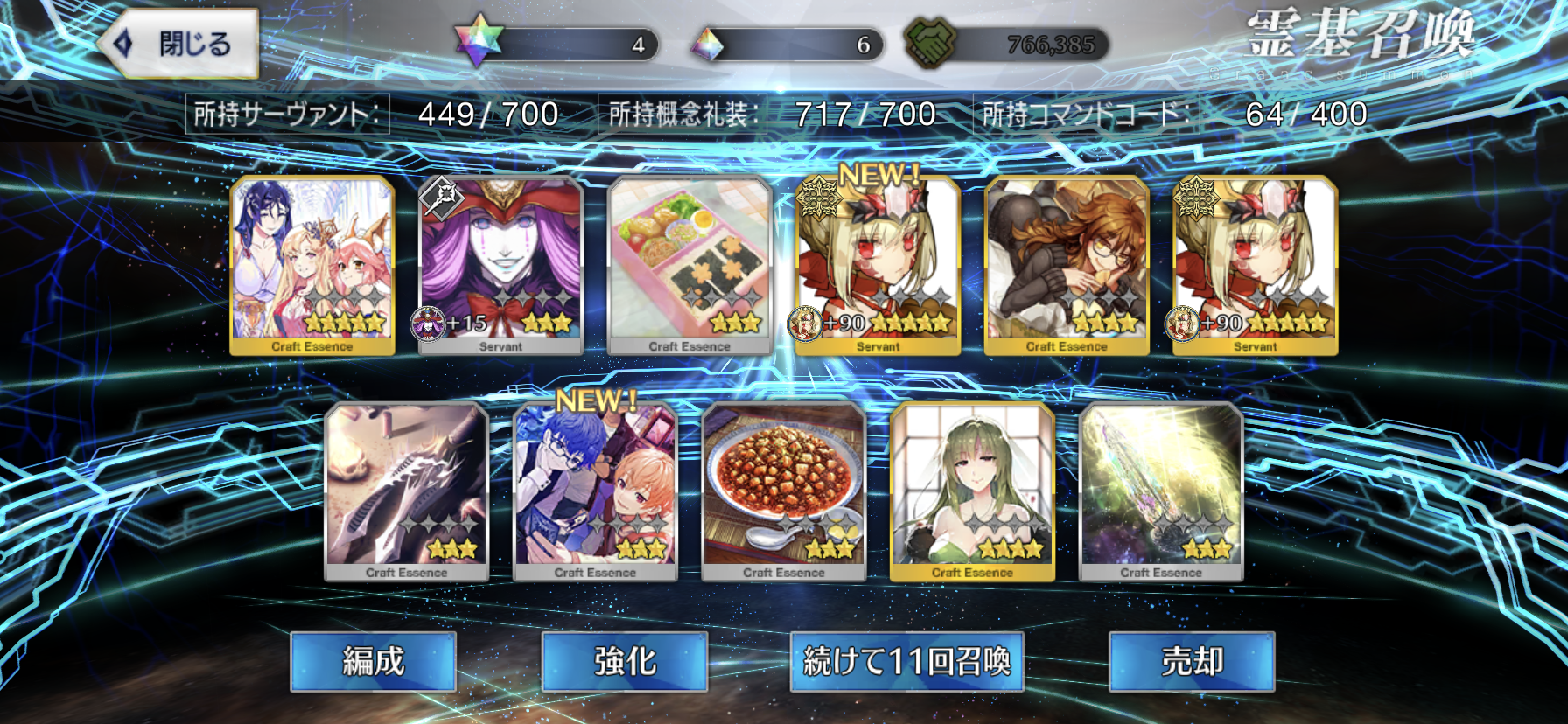Summon 11 more times with 続けて11回召喚
Viewport: 1568px width, 724px height.
[906, 661]
